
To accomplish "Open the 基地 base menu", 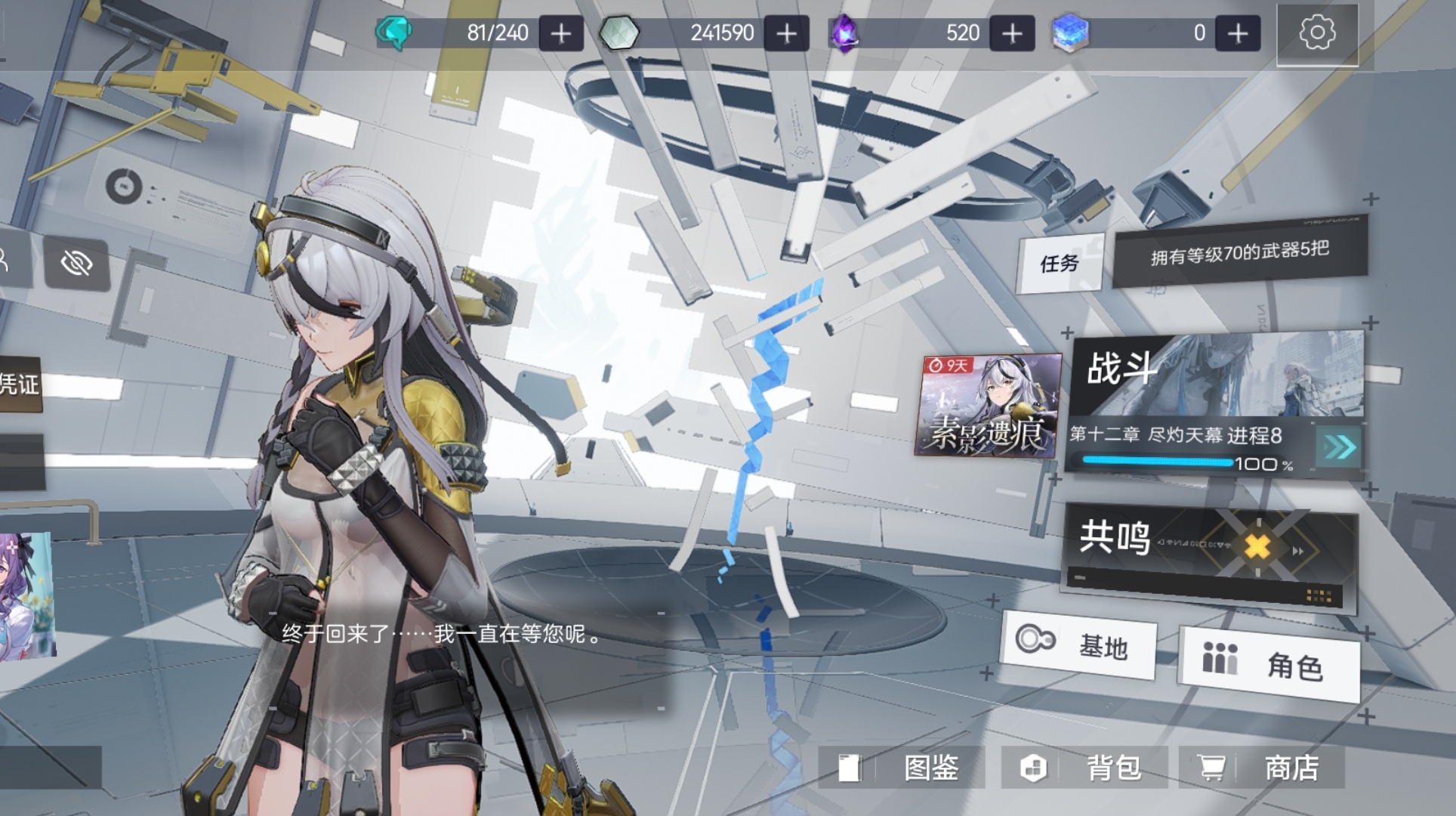I will (x=1081, y=646).
